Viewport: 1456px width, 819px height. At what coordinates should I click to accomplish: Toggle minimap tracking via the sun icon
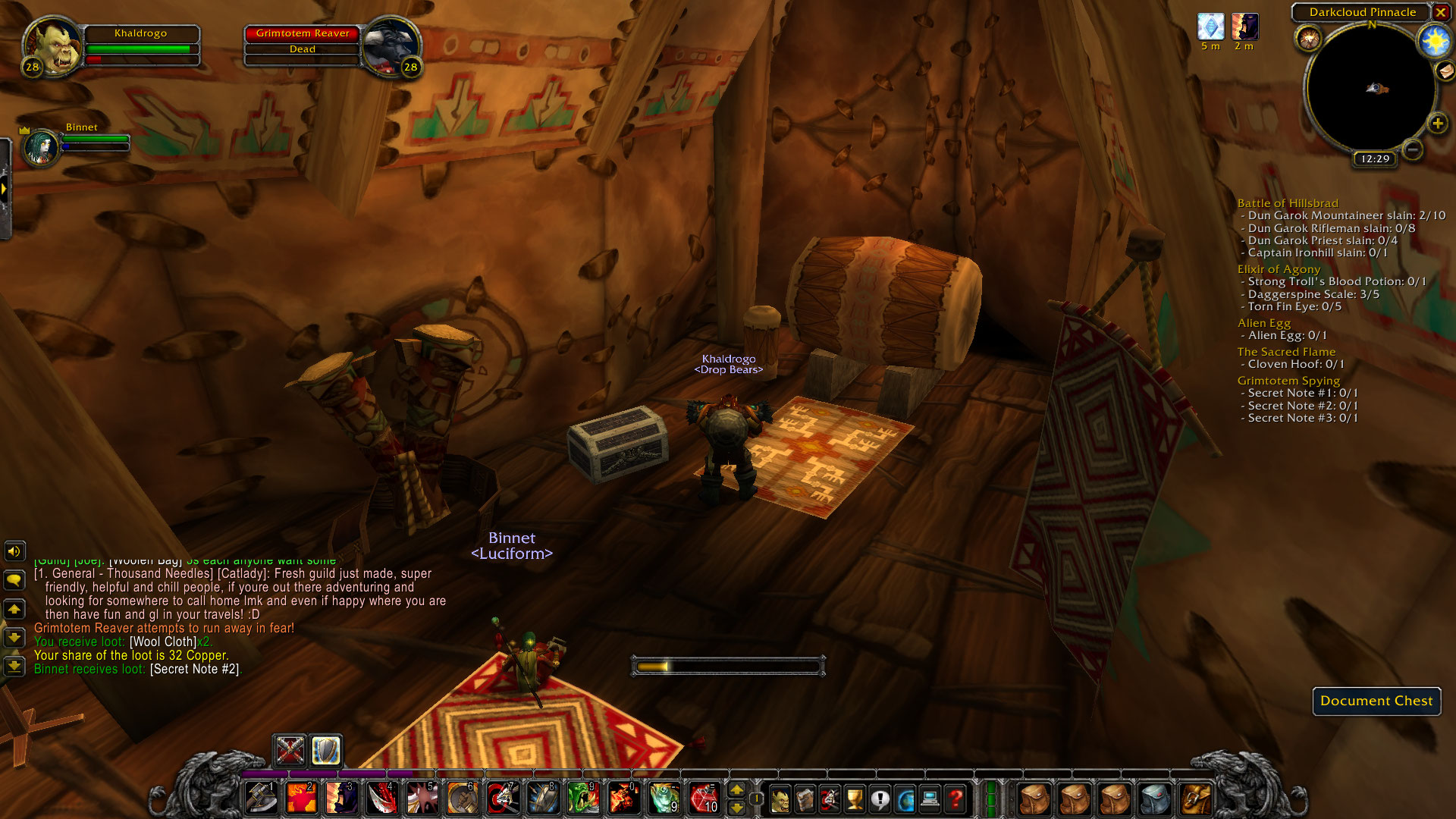tap(1433, 42)
